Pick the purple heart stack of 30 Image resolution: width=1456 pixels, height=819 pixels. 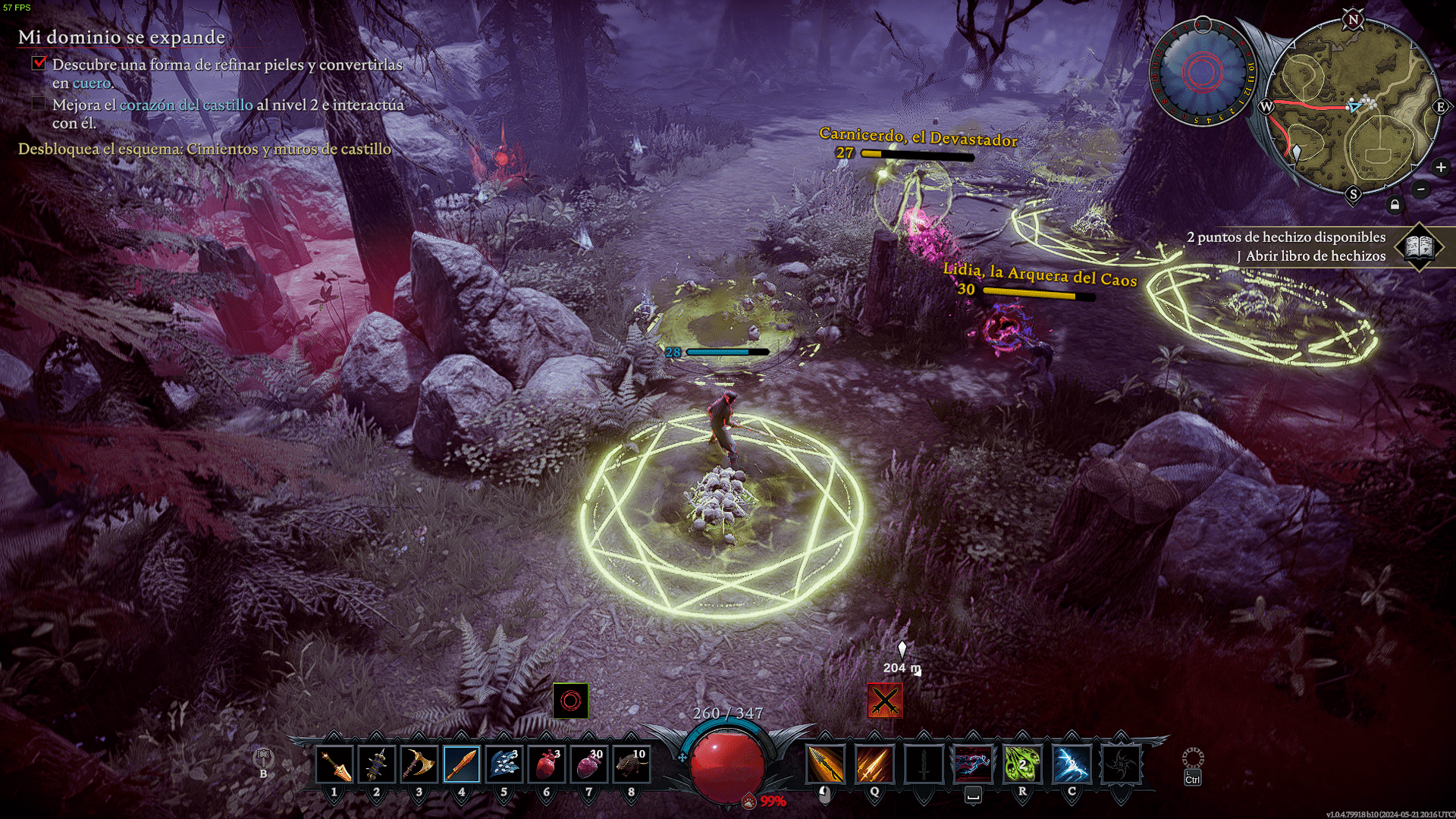tap(589, 764)
